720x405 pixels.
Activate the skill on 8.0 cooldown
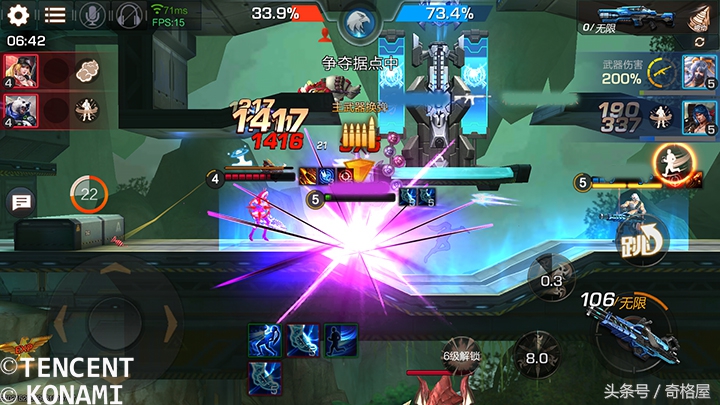coord(536,358)
